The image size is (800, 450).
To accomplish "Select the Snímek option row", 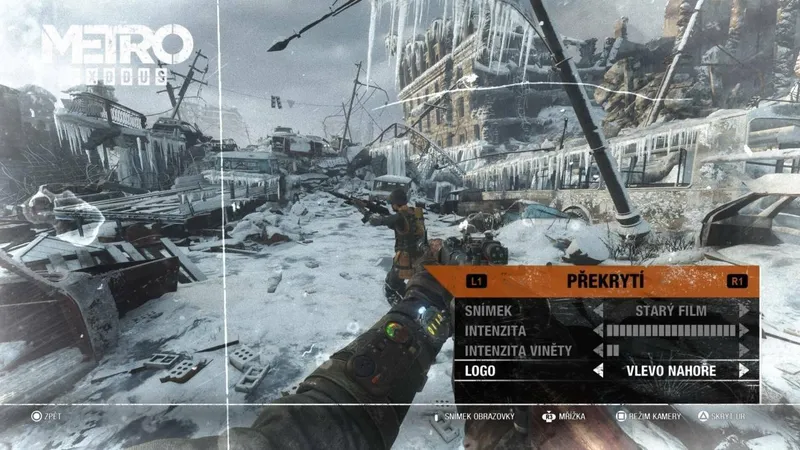I will point(490,311).
